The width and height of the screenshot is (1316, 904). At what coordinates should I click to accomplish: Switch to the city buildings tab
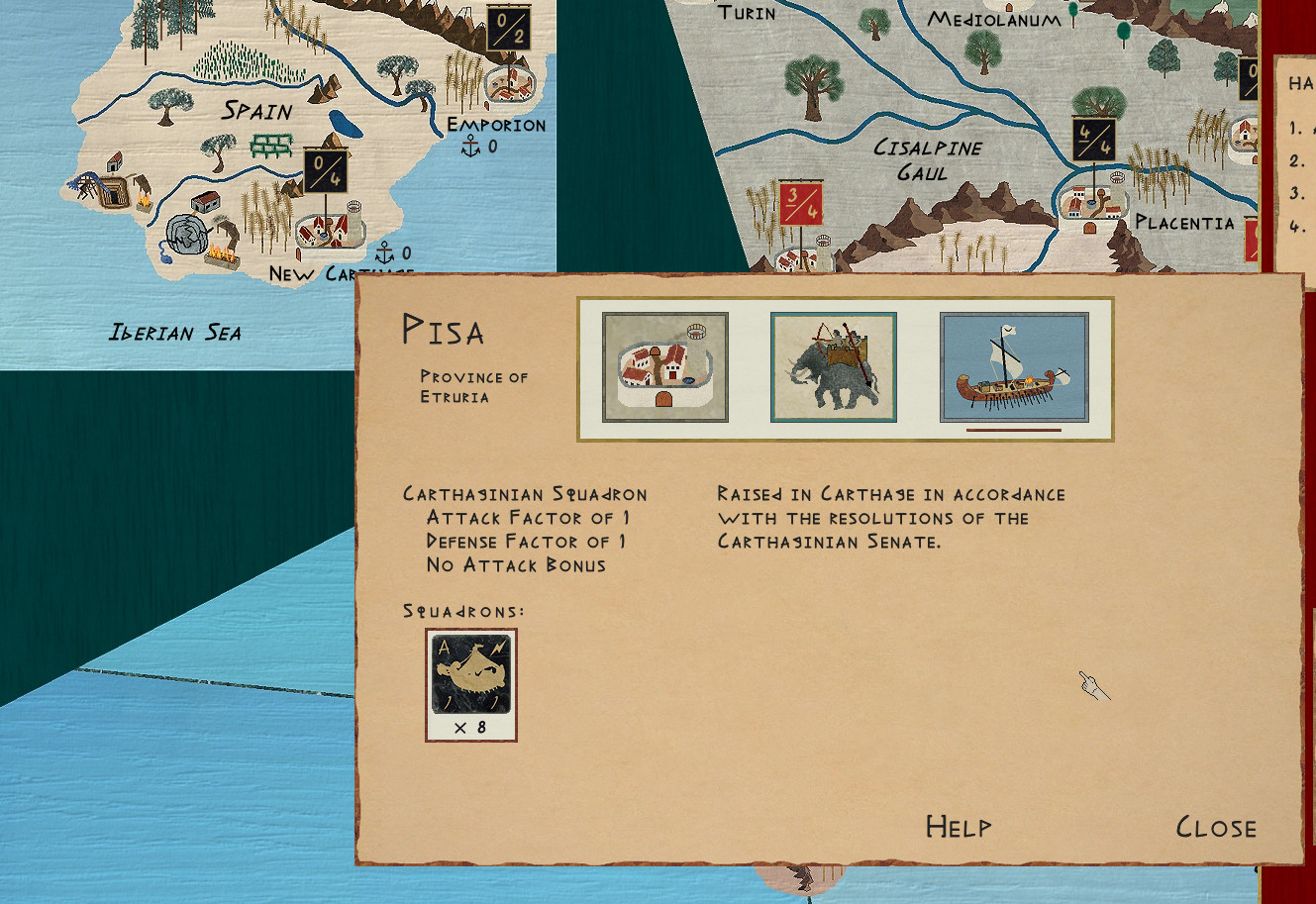(x=664, y=367)
